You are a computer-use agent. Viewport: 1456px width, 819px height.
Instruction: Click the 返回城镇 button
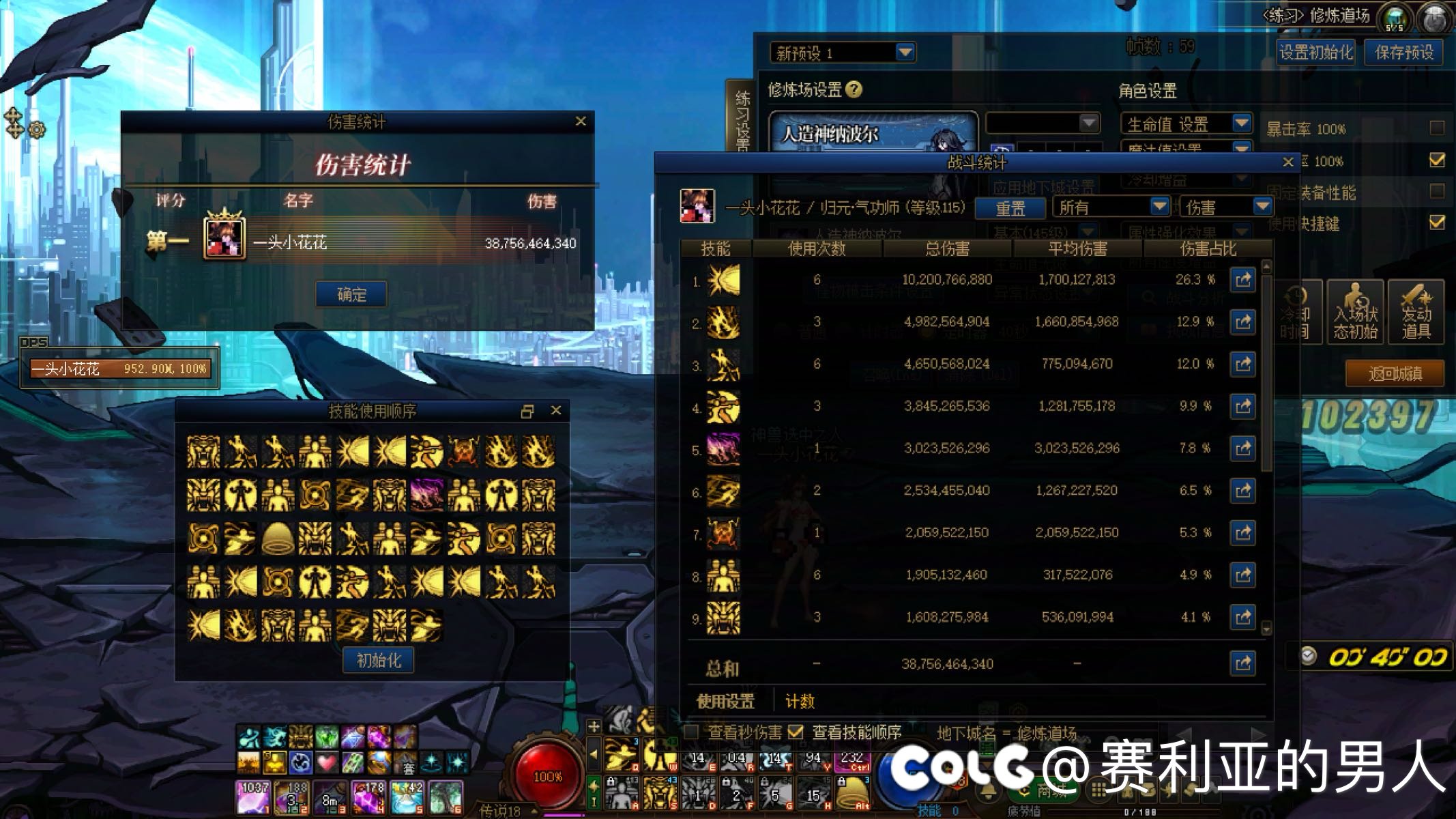[1395, 374]
